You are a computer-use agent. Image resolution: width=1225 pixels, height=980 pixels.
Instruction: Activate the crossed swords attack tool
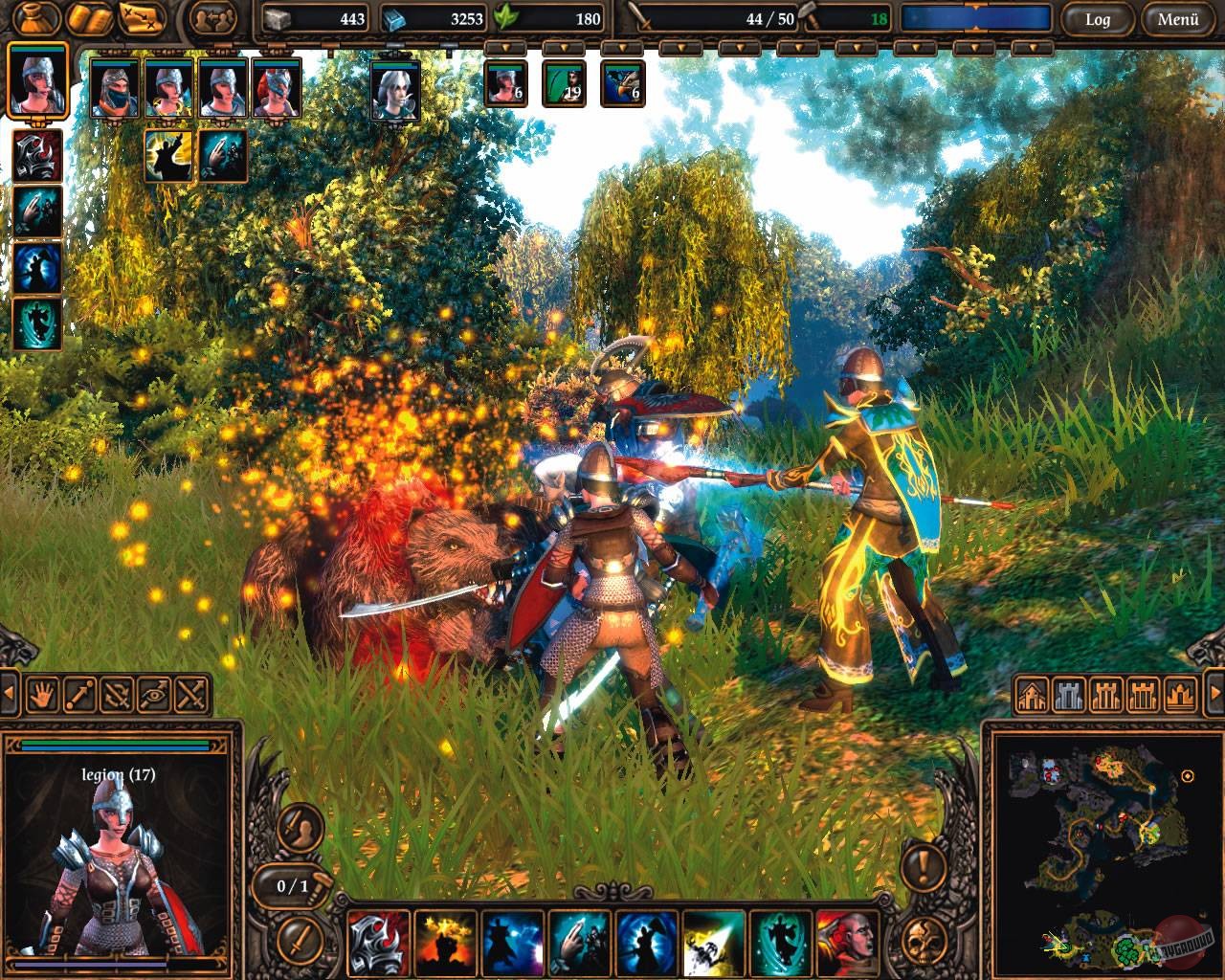[189, 693]
